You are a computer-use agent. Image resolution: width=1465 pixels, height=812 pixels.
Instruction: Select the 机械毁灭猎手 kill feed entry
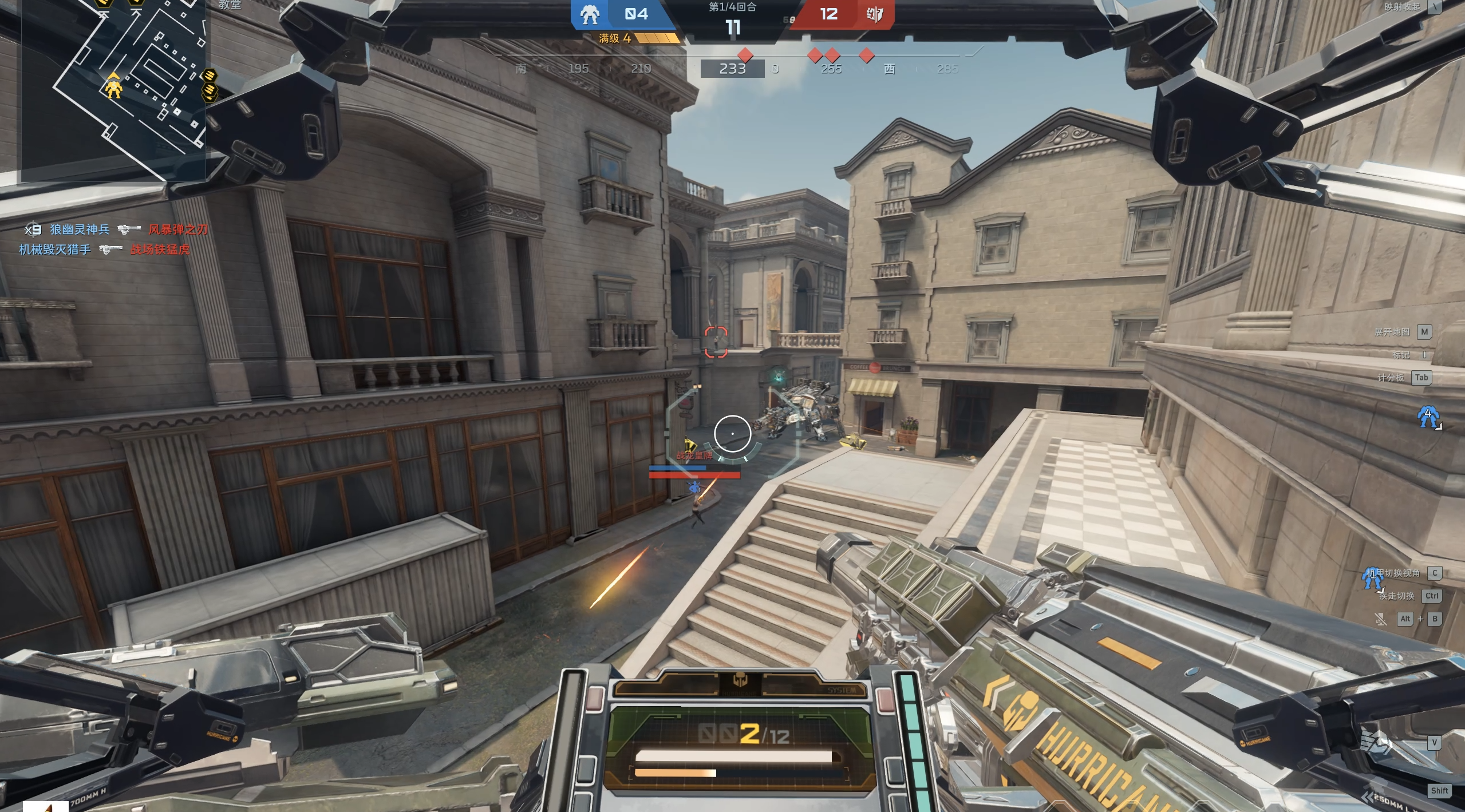(55, 249)
